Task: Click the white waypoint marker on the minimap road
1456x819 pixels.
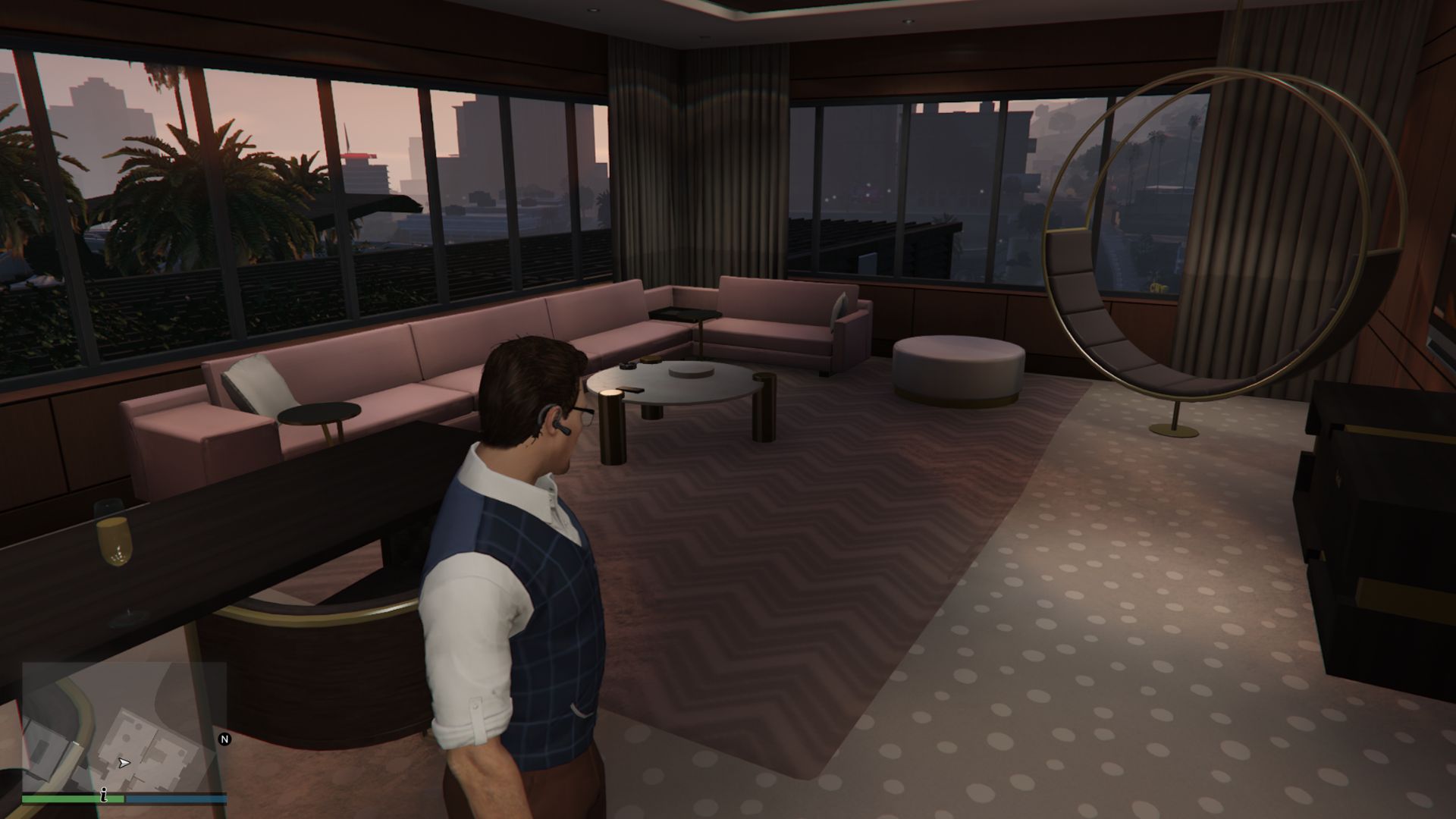Action: (77, 743)
